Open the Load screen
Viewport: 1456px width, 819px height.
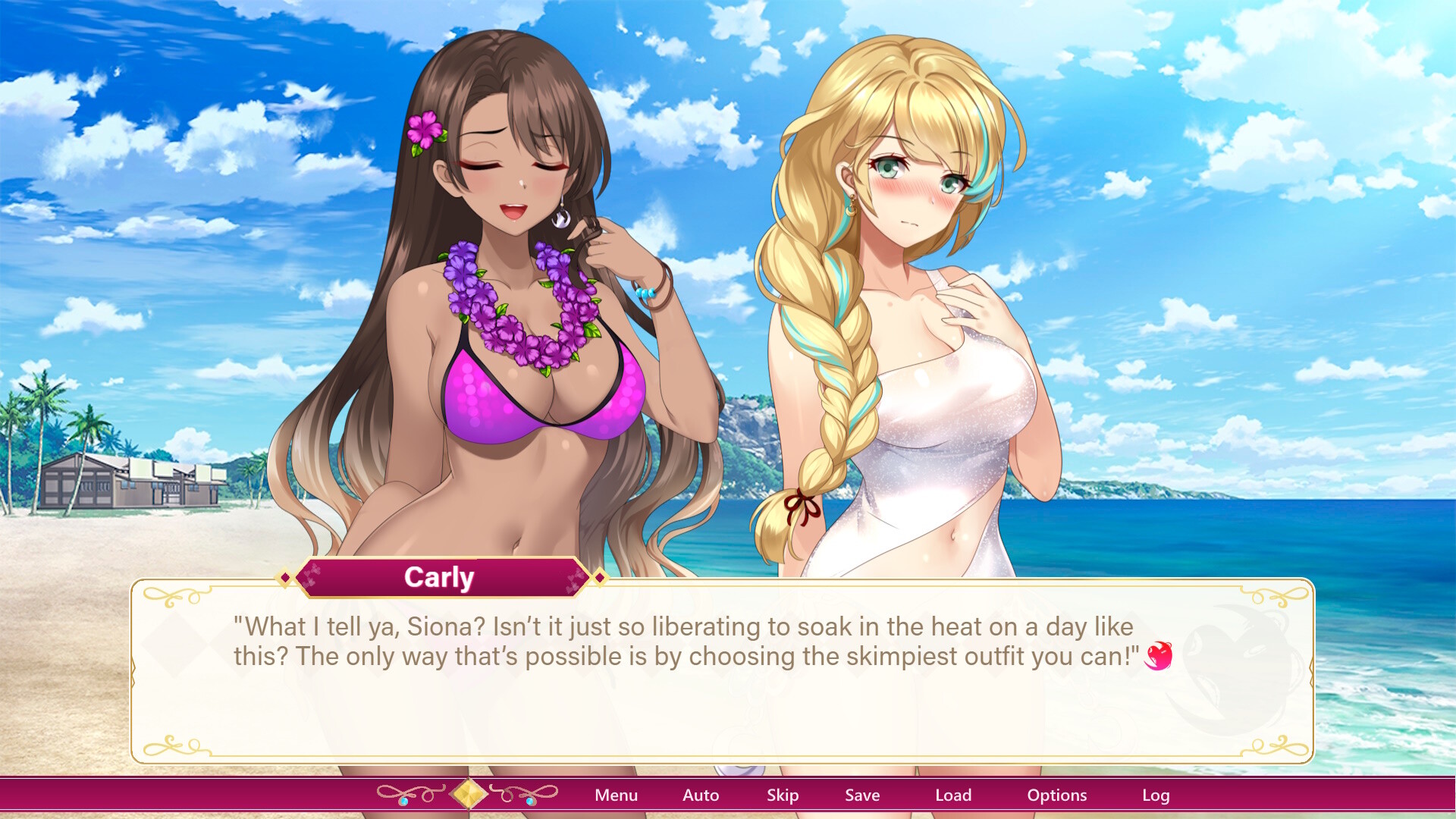click(x=954, y=795)
